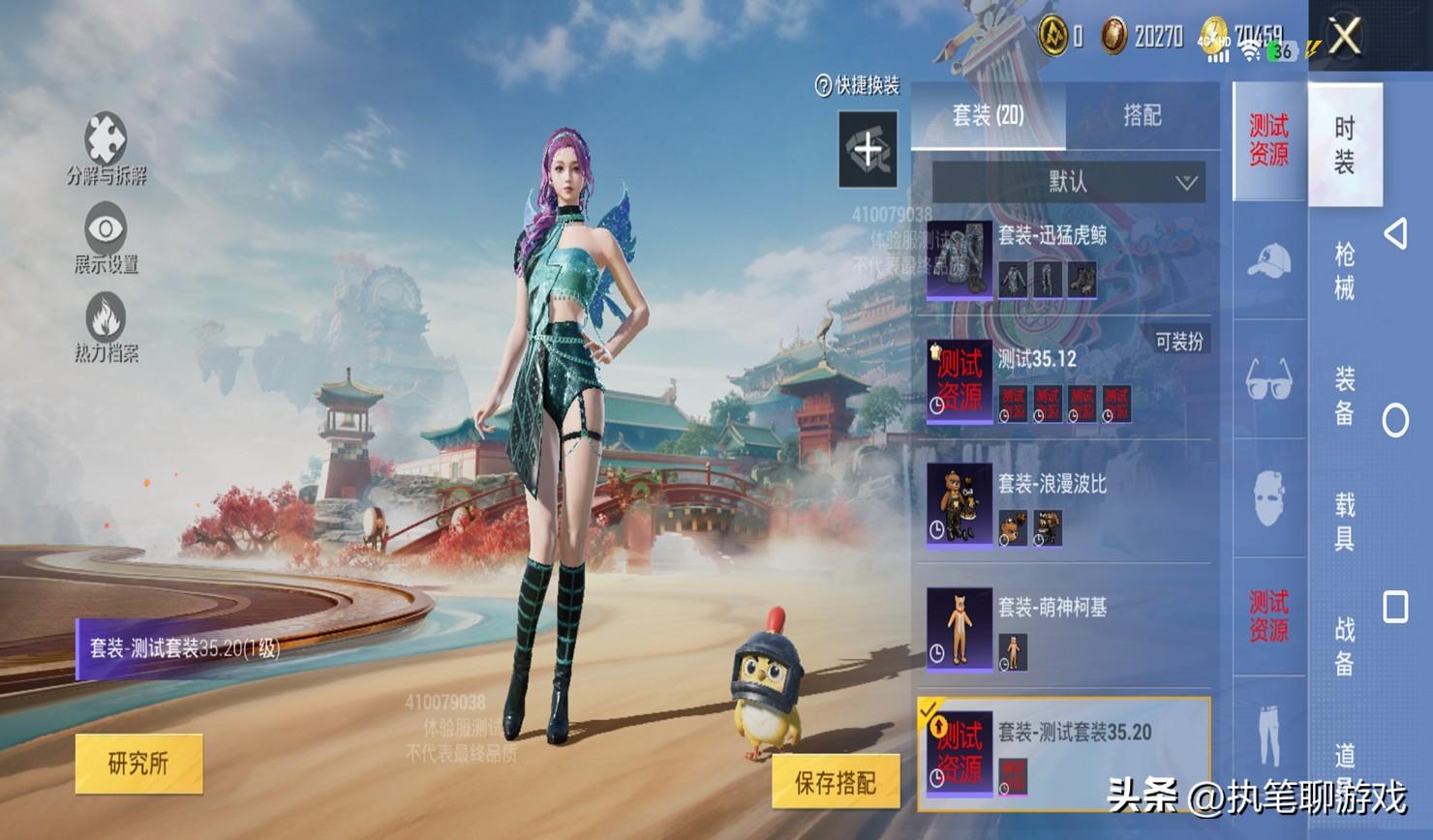Switch to the 载具 section
1433x840 pixels.
(1345, 521)
